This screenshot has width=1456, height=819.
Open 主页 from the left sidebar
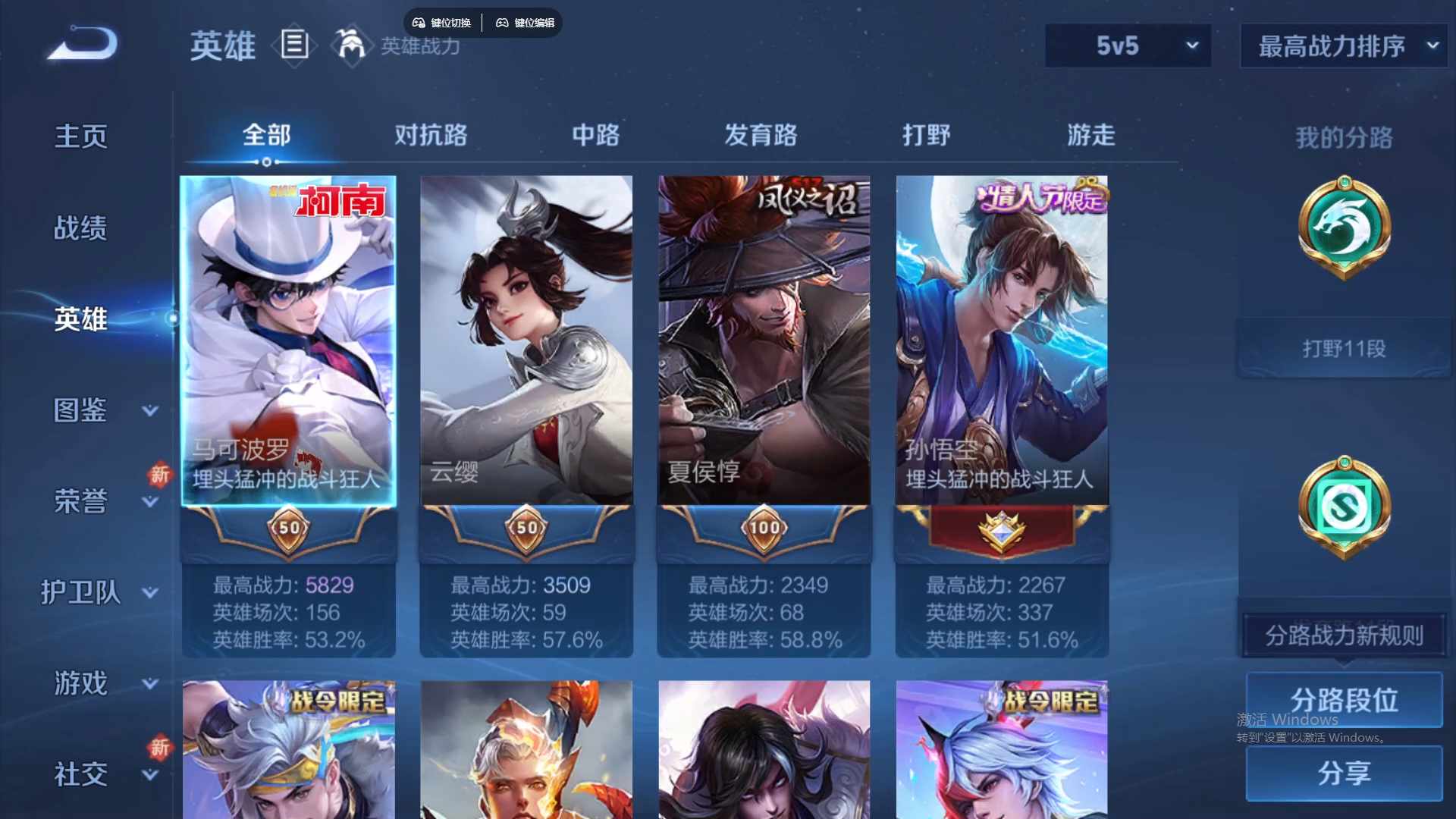[x=81, y=135]
